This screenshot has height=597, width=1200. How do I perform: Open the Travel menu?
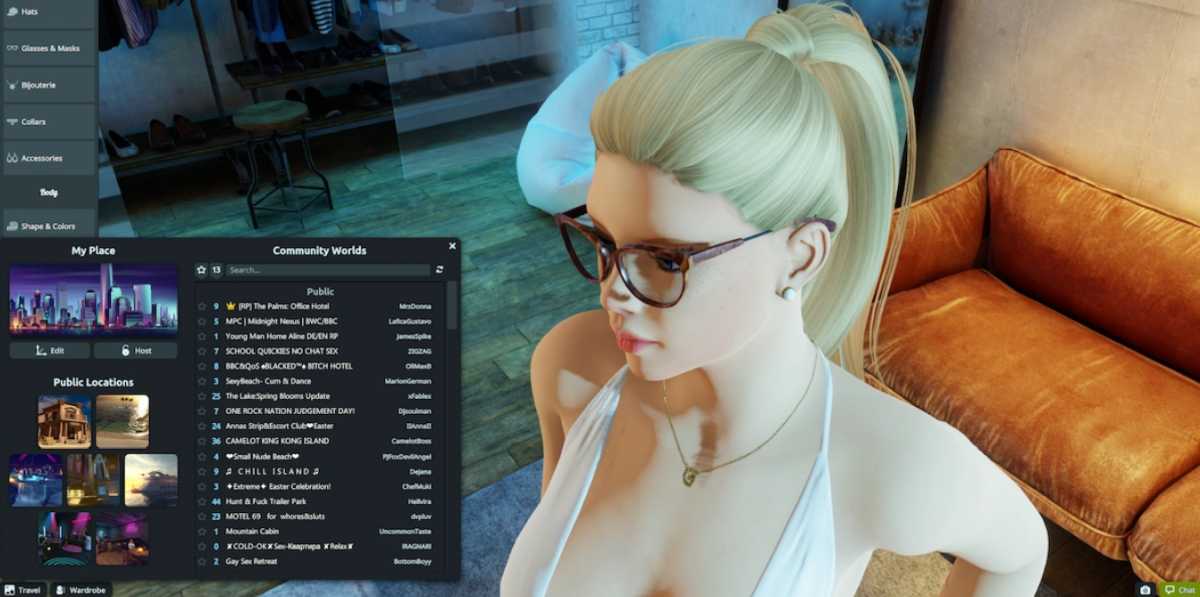point(22,590)
